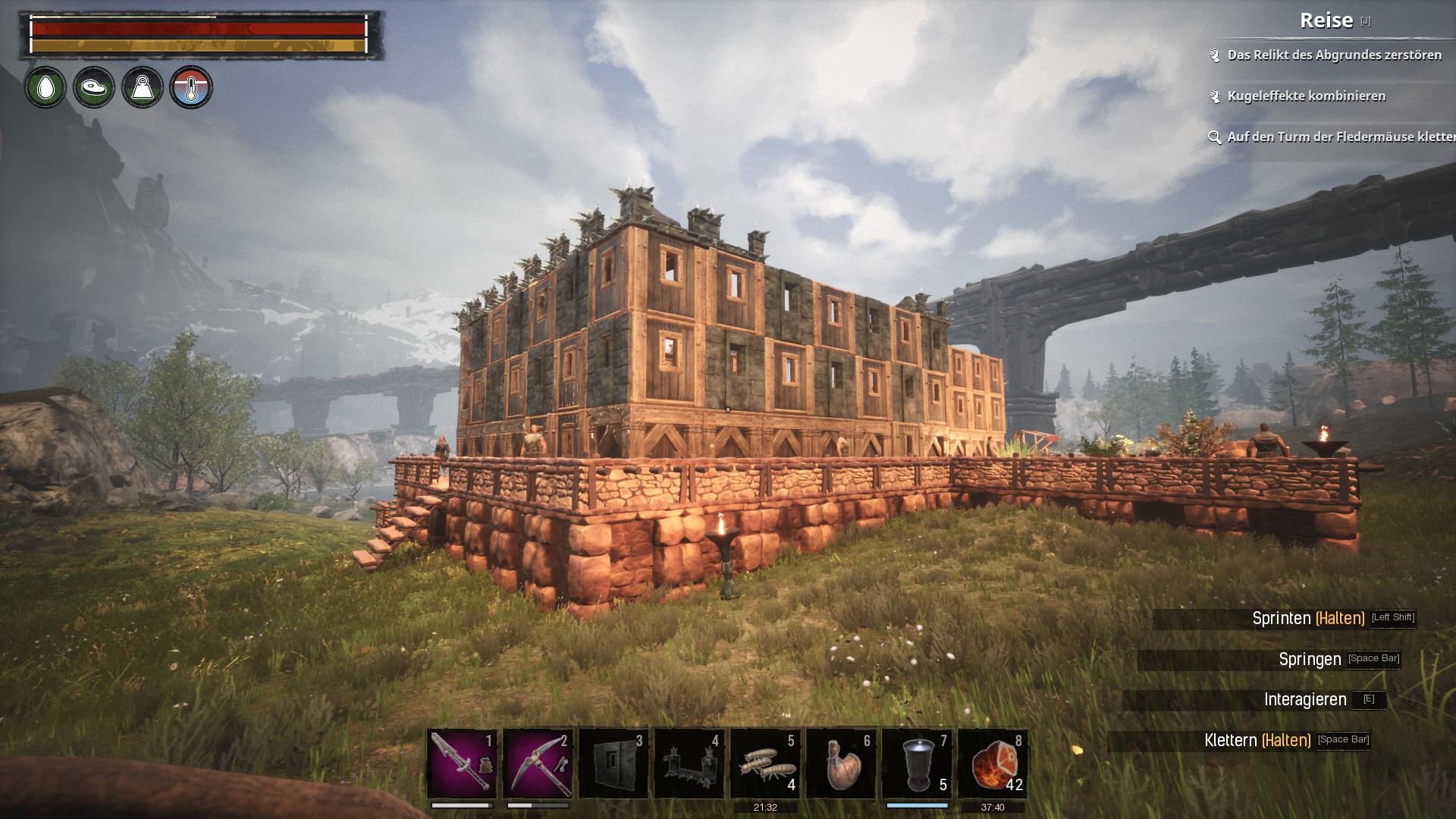Viewport: 1456px width, 819px height.
Task: Pick the grubs stack in the hotbar
Action: point(765,763)
